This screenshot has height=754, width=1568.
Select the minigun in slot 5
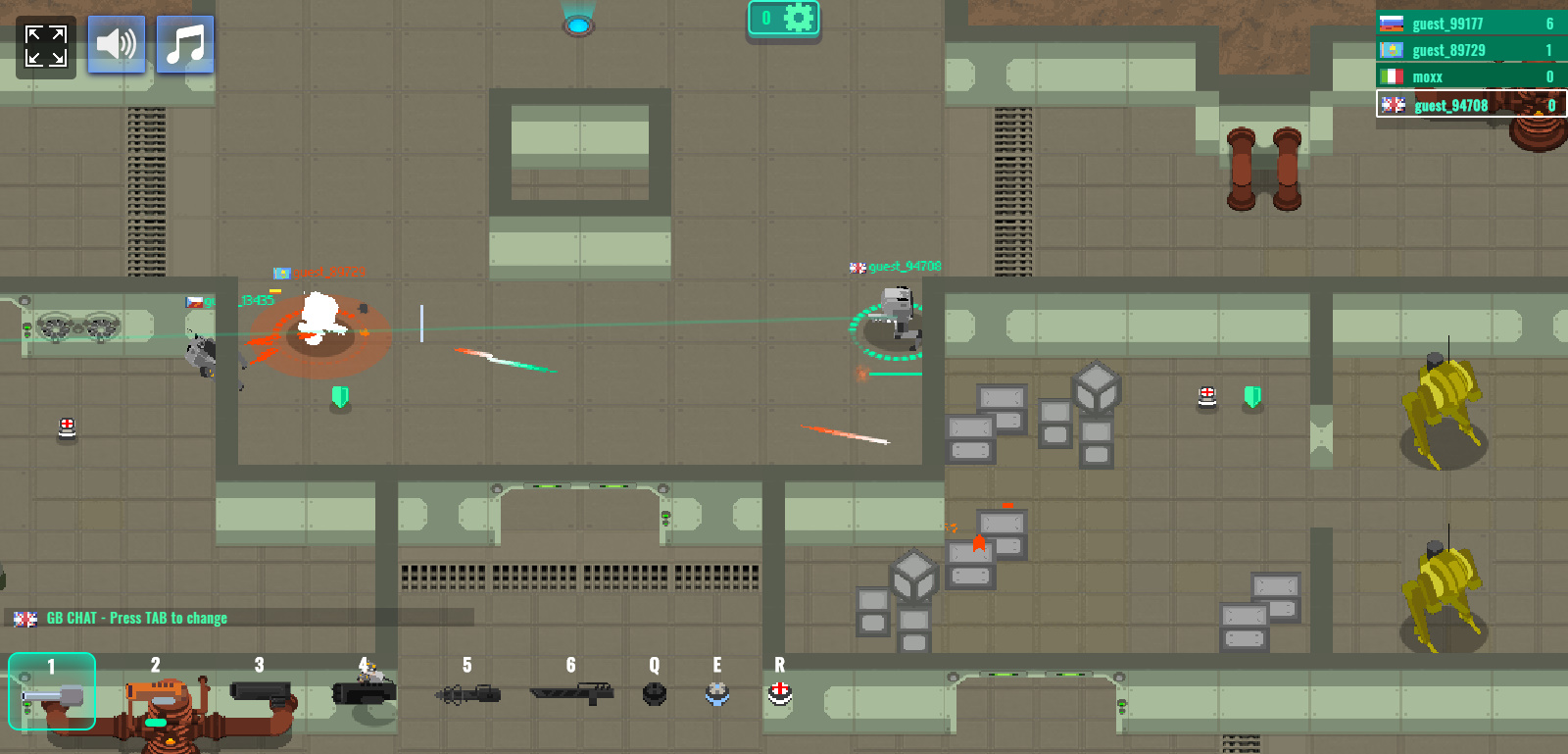pyautogui.click(x=467, y=693)
